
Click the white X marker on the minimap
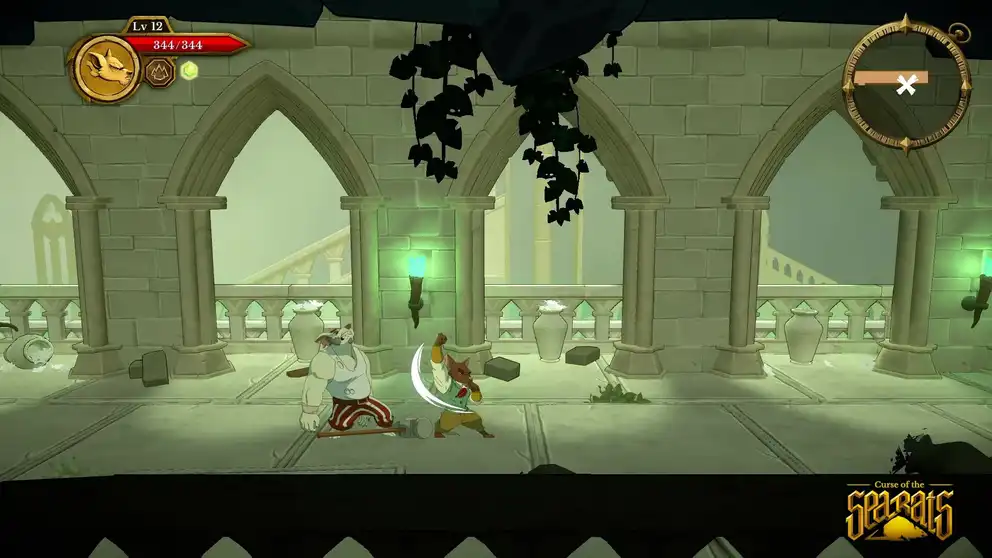pos(906,85)
